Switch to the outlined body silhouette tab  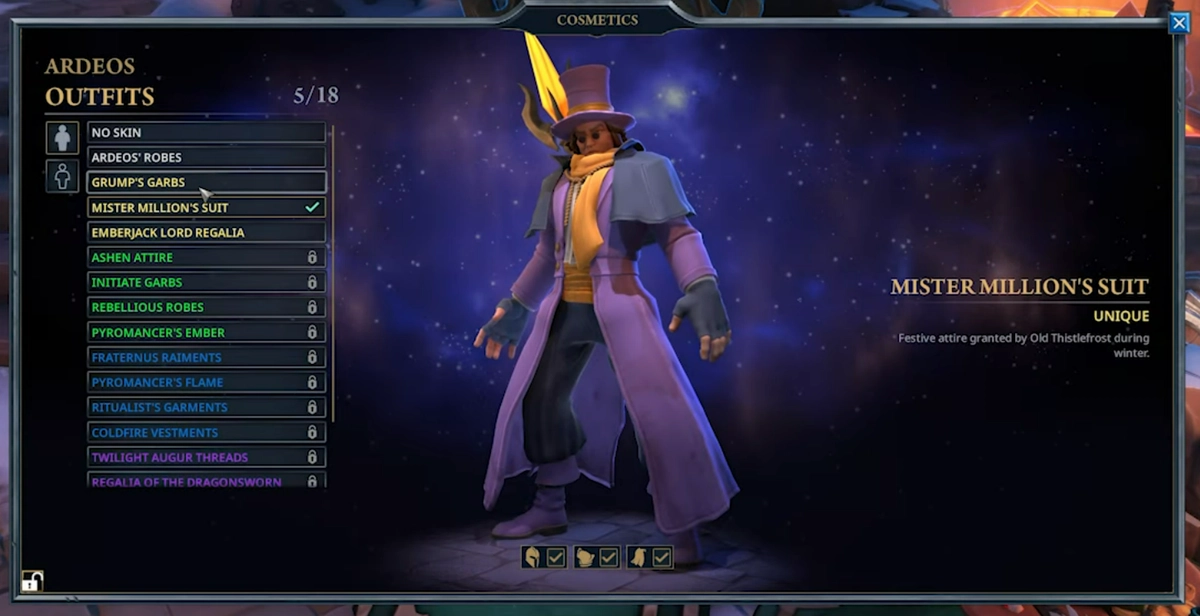pos(62,176)
